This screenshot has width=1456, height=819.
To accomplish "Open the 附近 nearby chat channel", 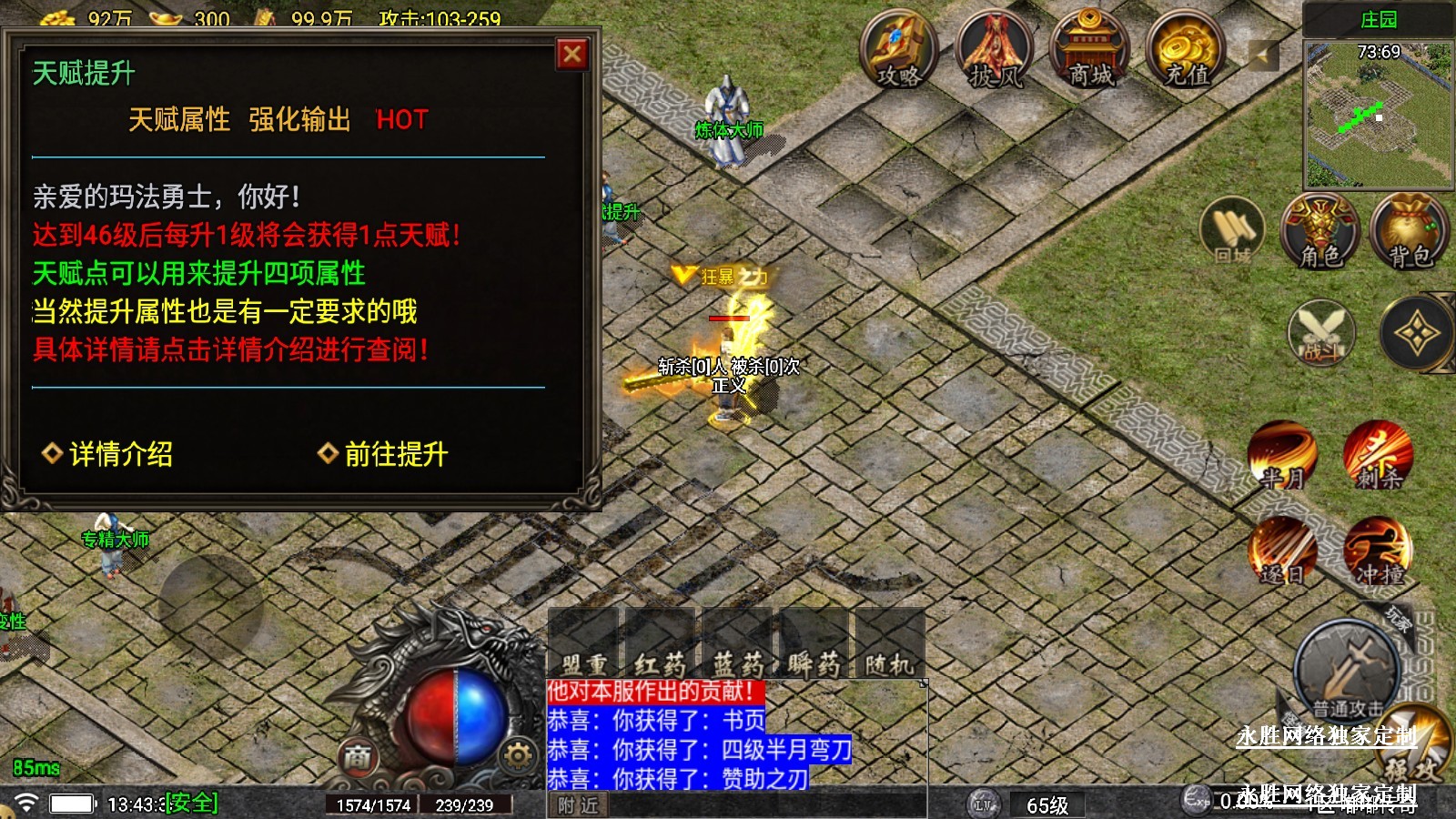I will [579, 805].
